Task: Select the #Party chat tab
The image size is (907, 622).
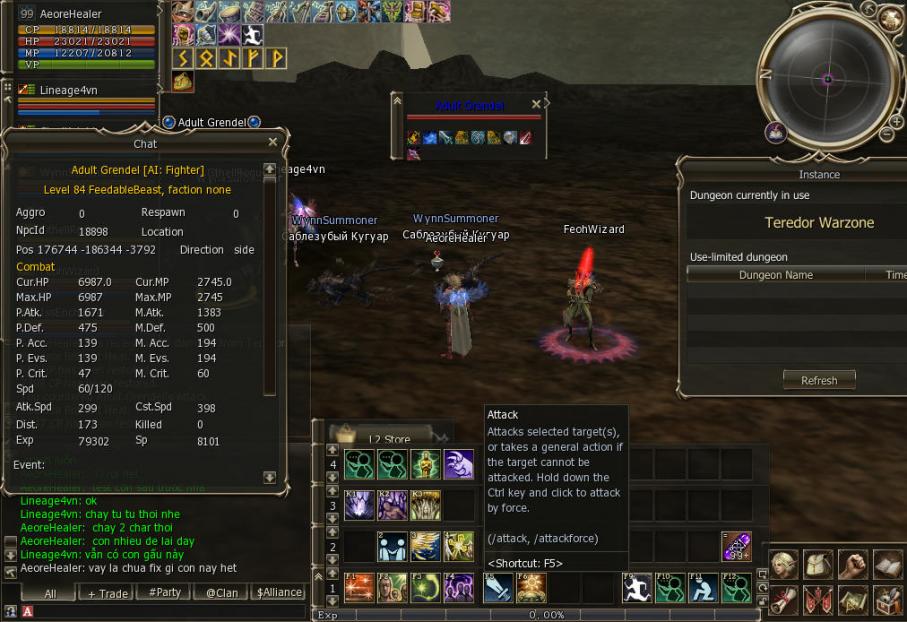Action: 164,593
